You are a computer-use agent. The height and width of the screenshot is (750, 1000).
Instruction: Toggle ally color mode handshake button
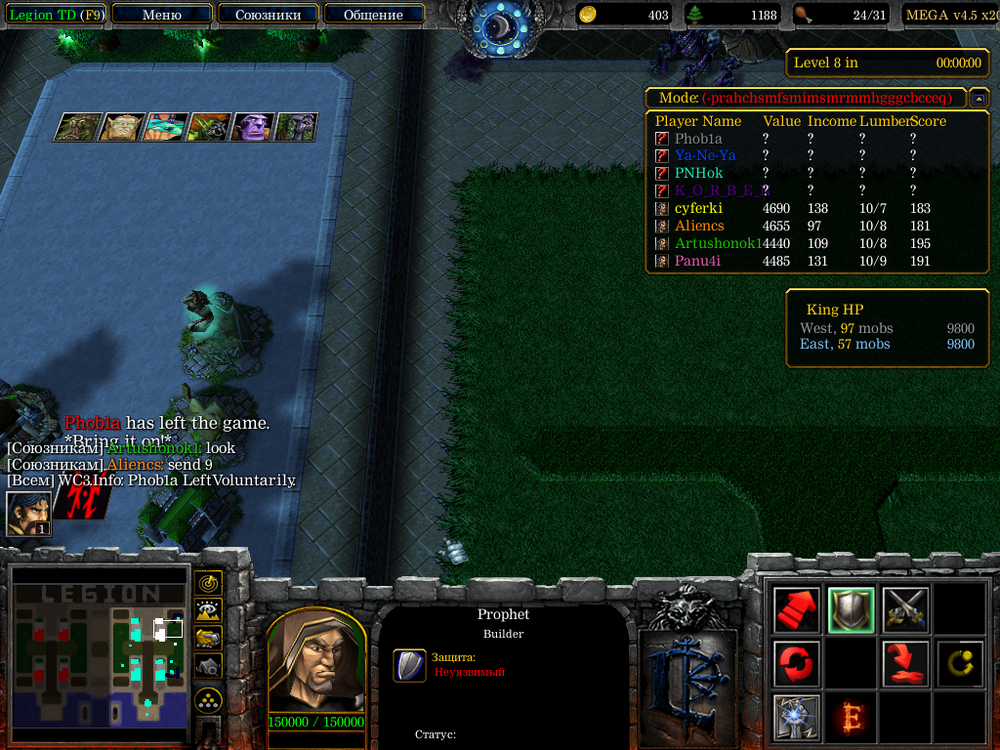pyautogui.click(x=208, y=637)
